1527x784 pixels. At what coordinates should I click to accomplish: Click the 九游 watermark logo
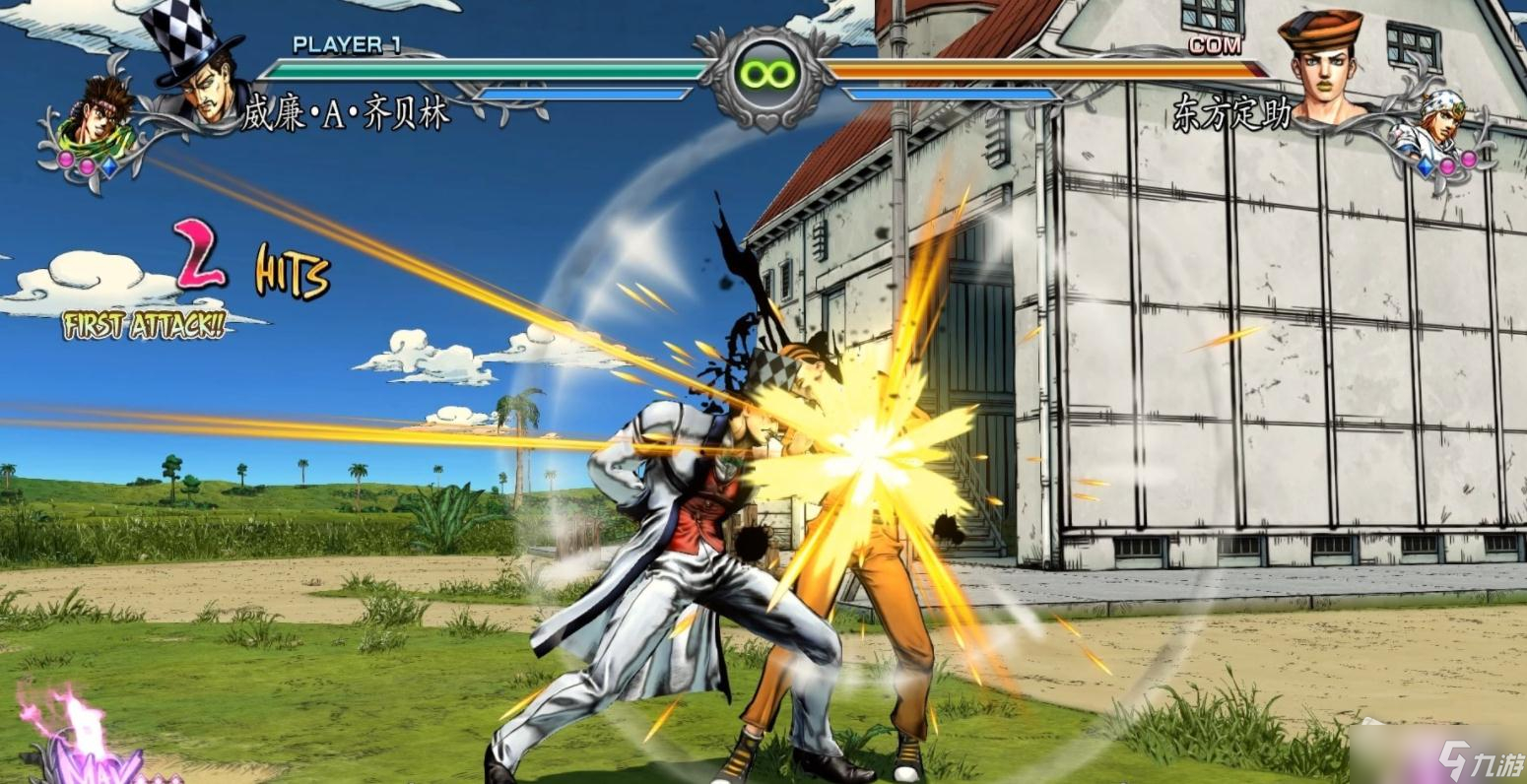1477,759
